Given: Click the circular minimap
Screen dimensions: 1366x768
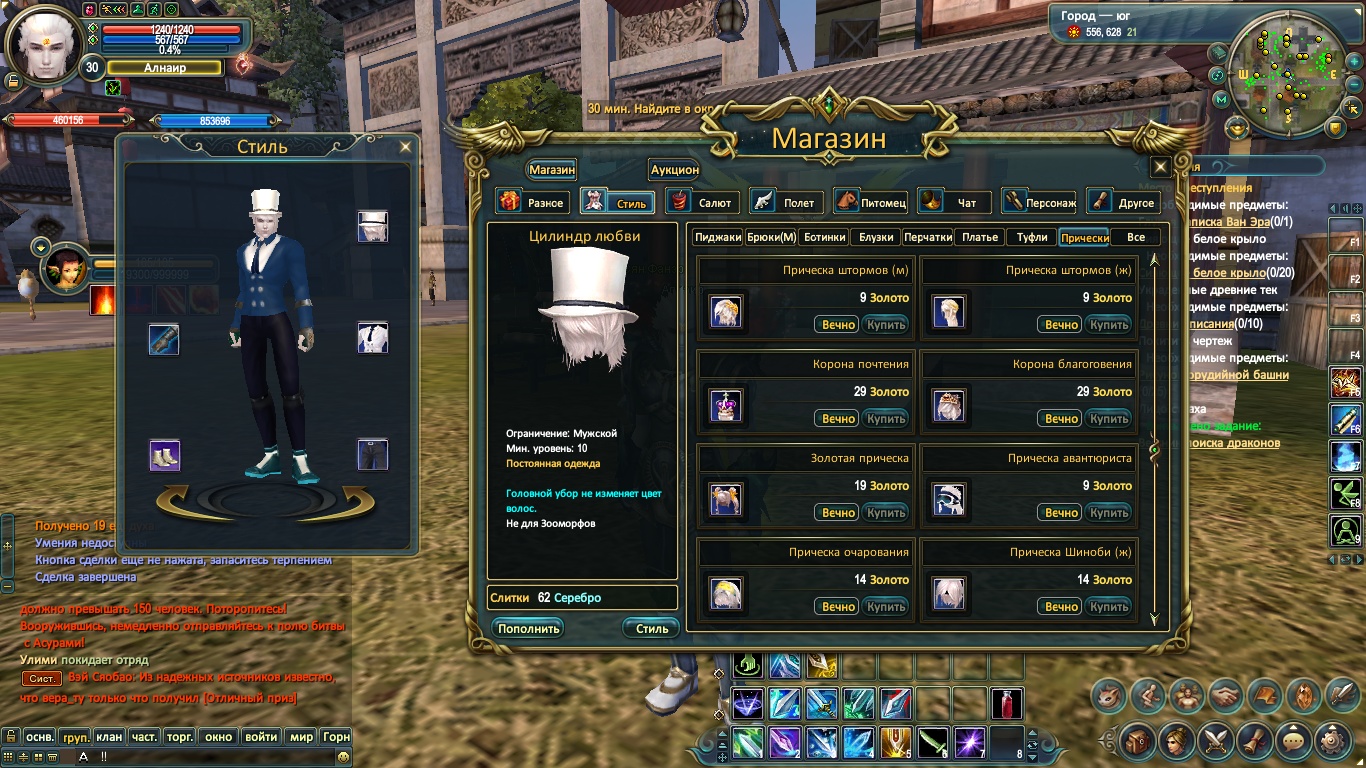Looking at the screenshot, I should 1285,77.
